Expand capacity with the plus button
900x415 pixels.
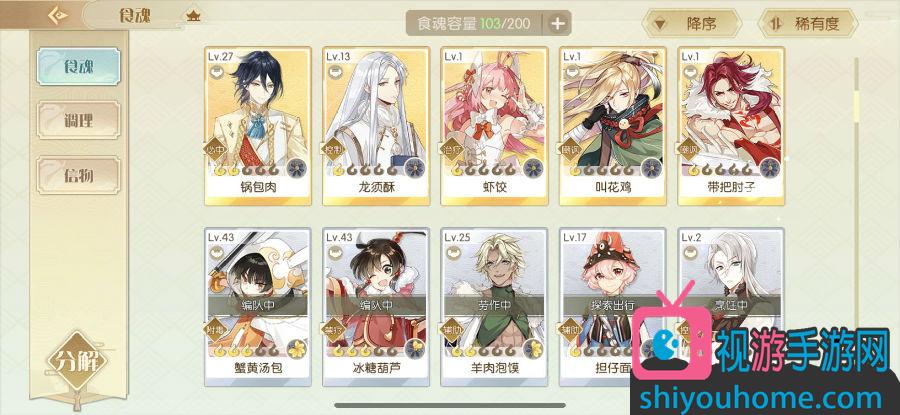[557, 22]
